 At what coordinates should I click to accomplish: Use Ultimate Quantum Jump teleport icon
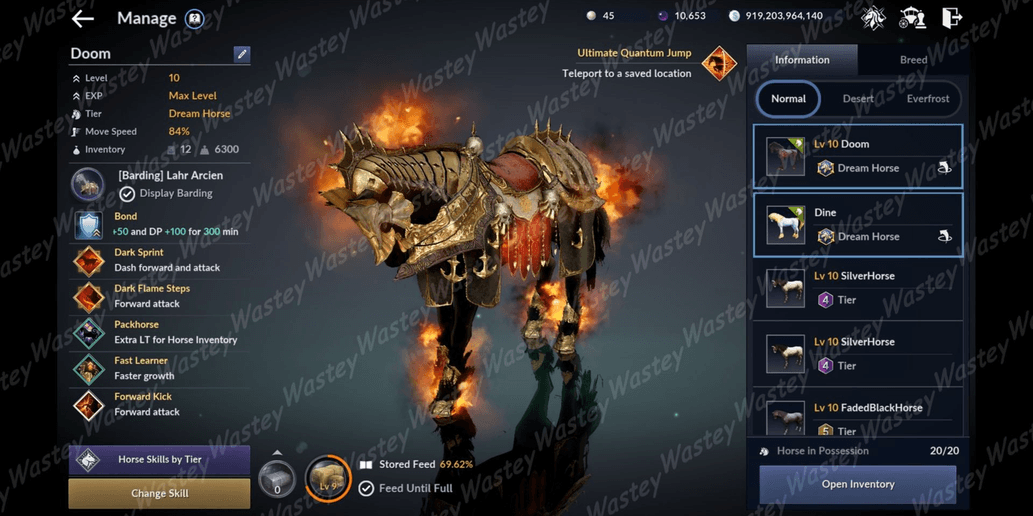718,63
